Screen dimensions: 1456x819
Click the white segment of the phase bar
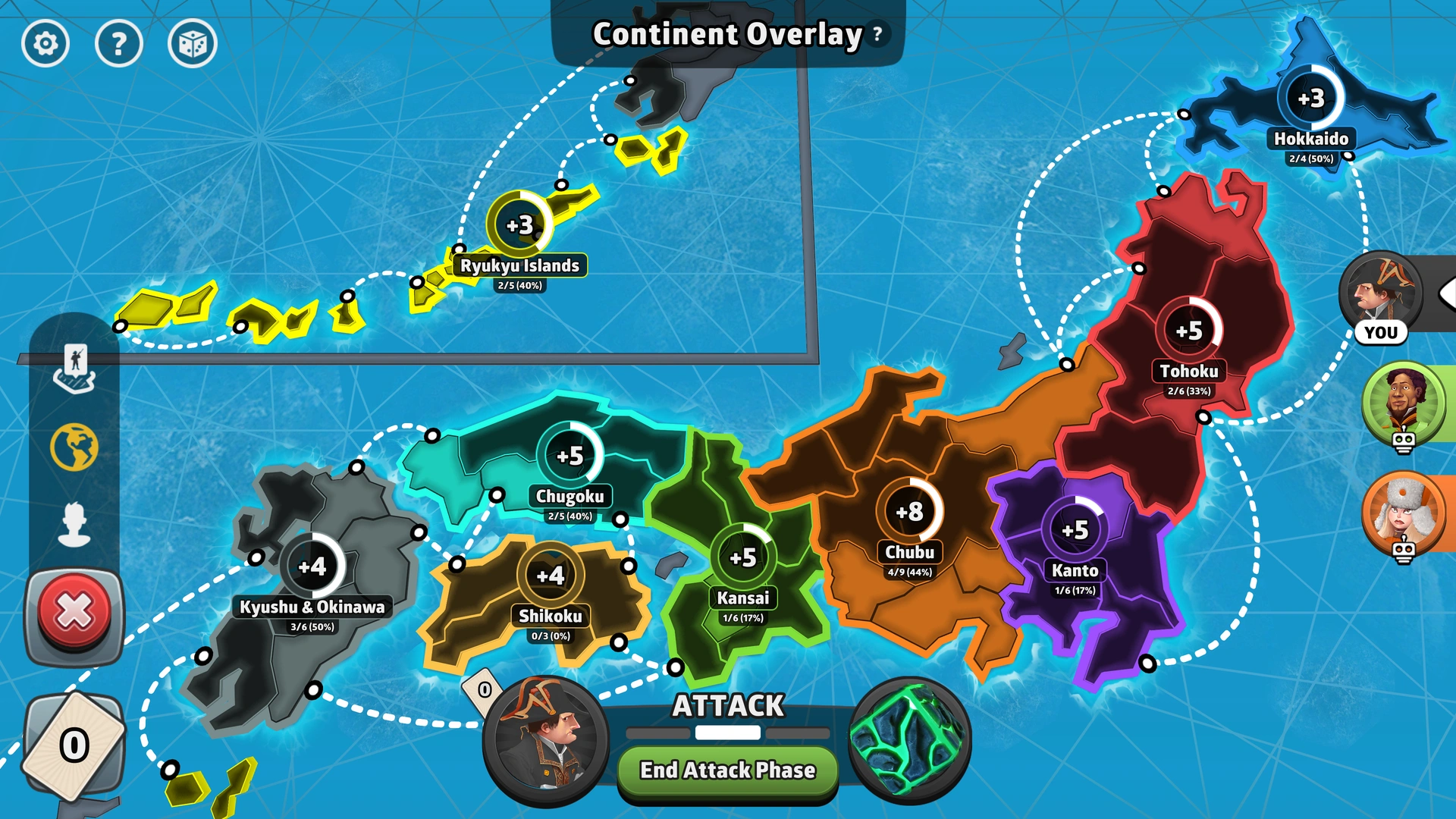point(728,733)
